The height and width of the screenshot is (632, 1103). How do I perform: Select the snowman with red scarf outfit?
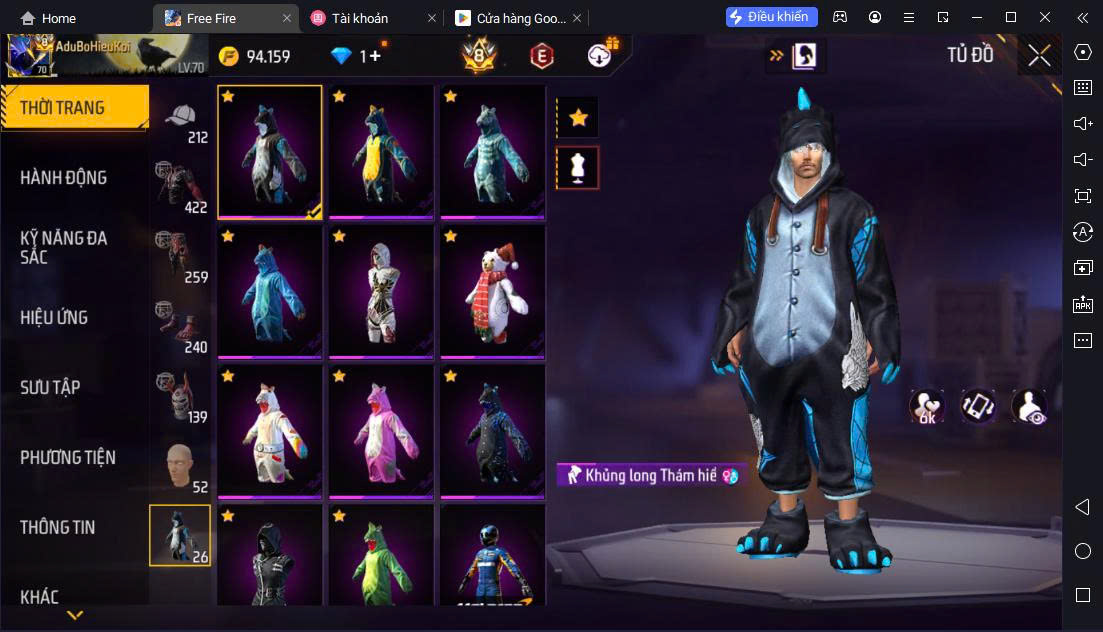click(492, 290)
